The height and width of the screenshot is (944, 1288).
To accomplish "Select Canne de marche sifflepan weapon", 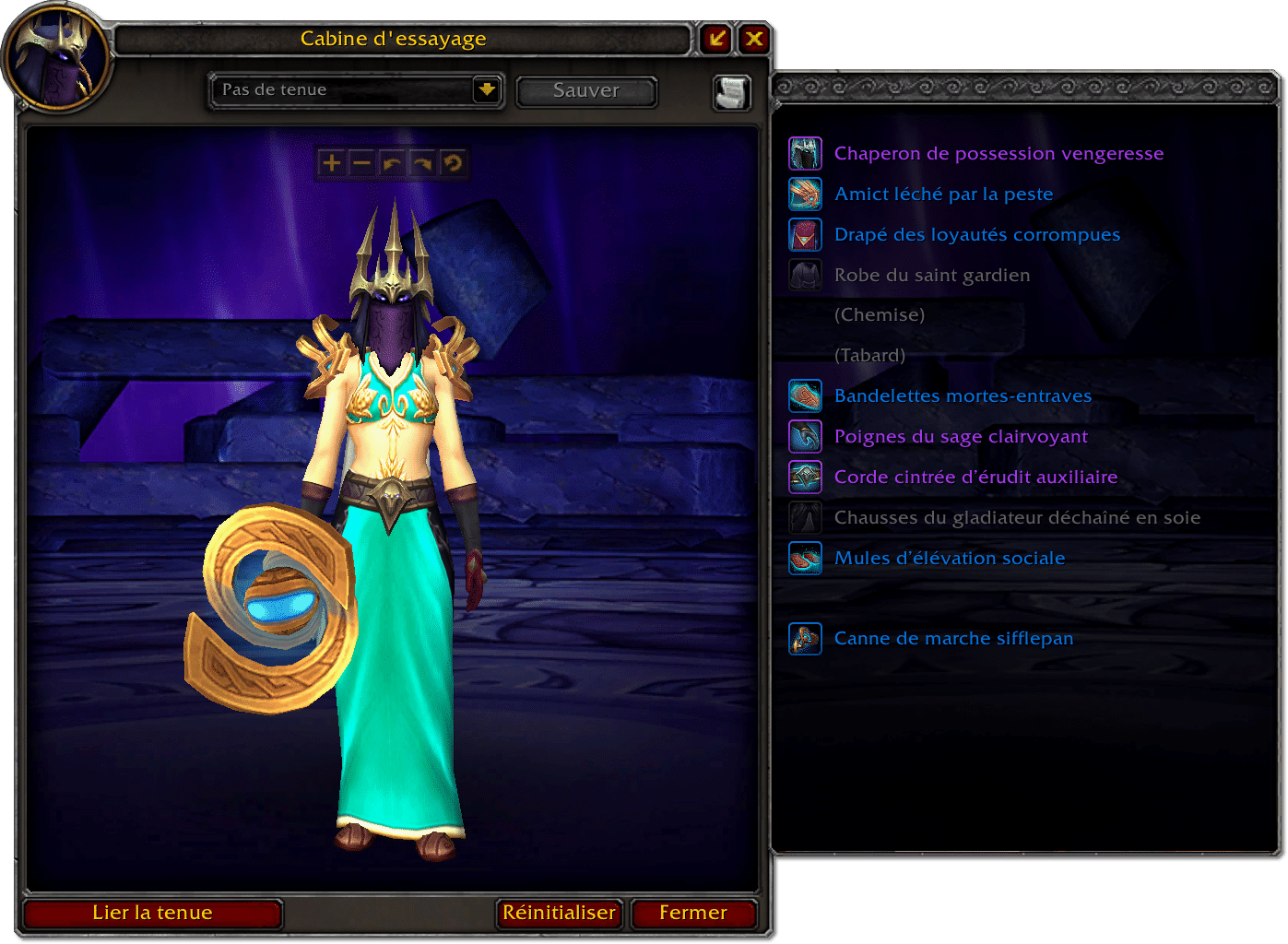I will coord(953,639).
